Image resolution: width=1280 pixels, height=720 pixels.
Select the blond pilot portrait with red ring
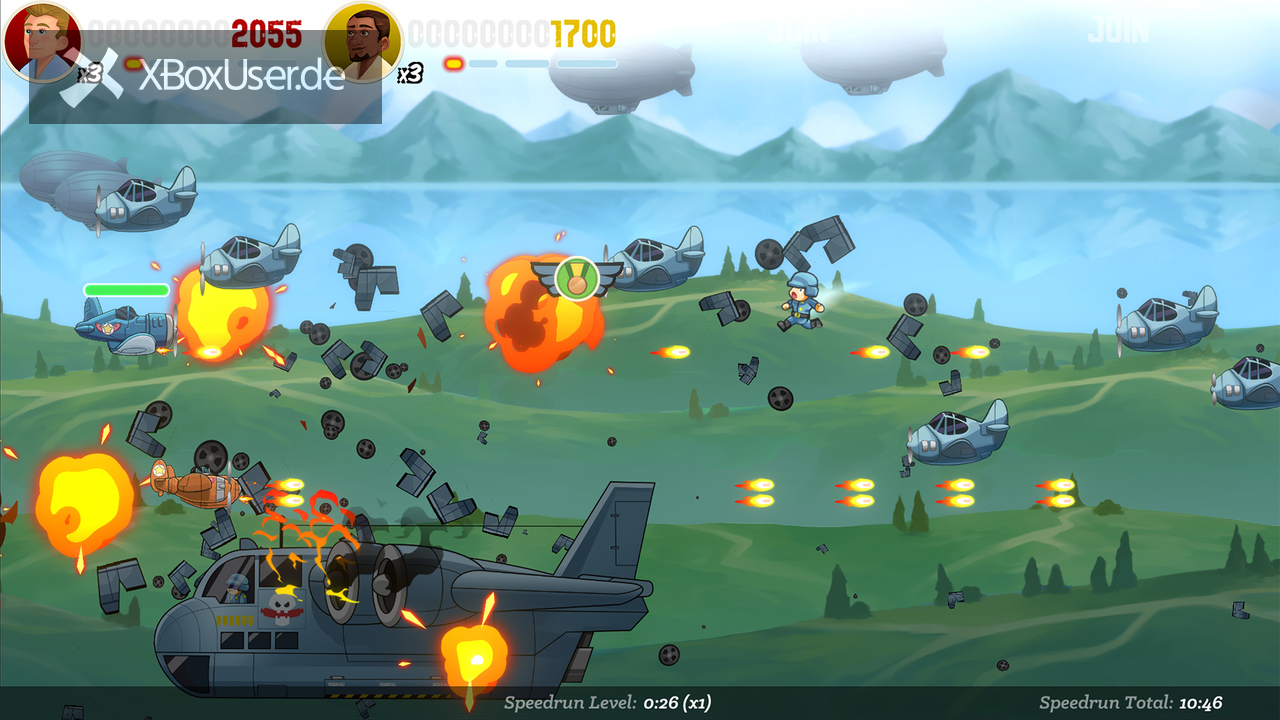click(x=42, y=41)
